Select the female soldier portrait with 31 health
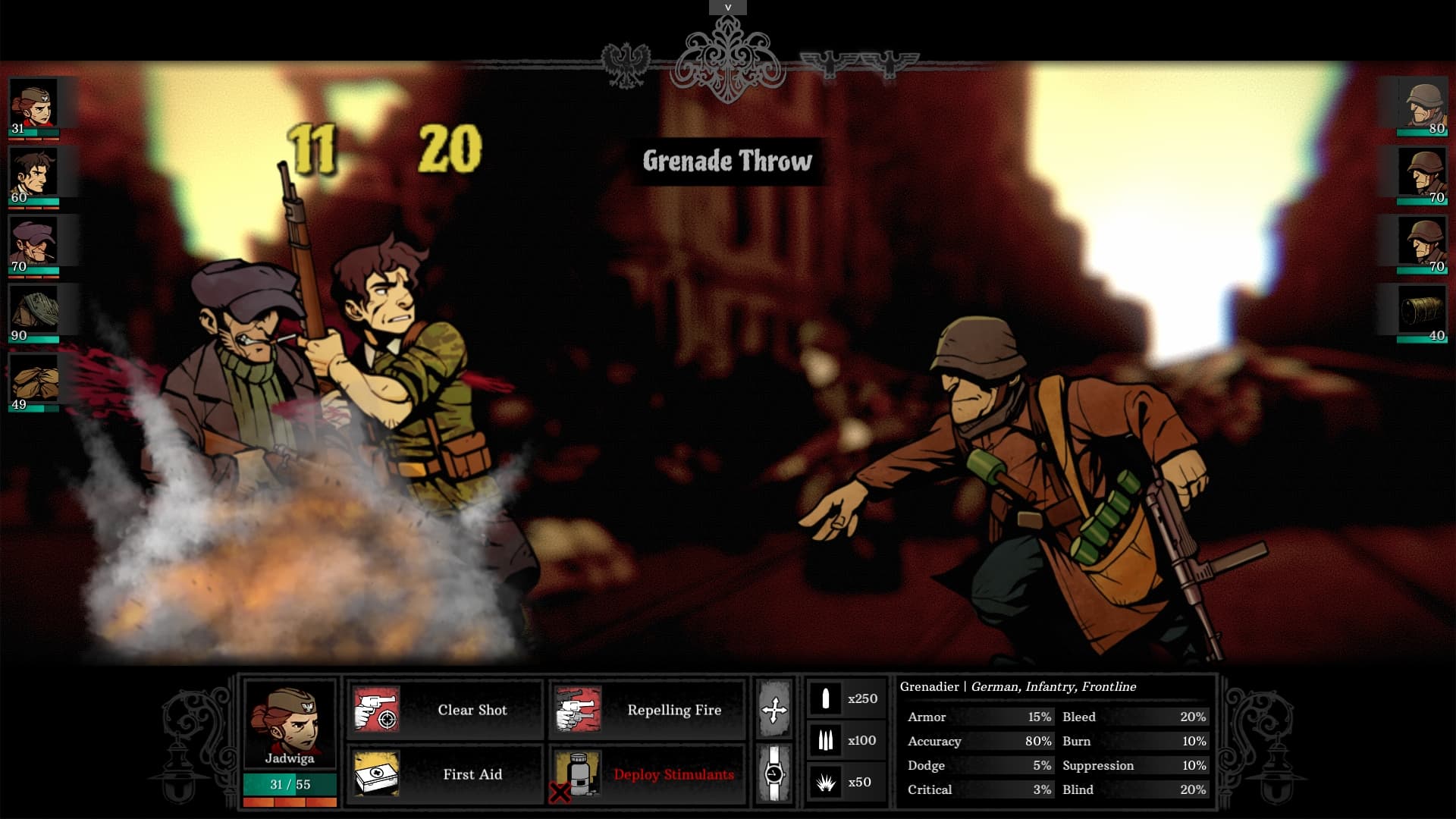 (x=34, y=105)
